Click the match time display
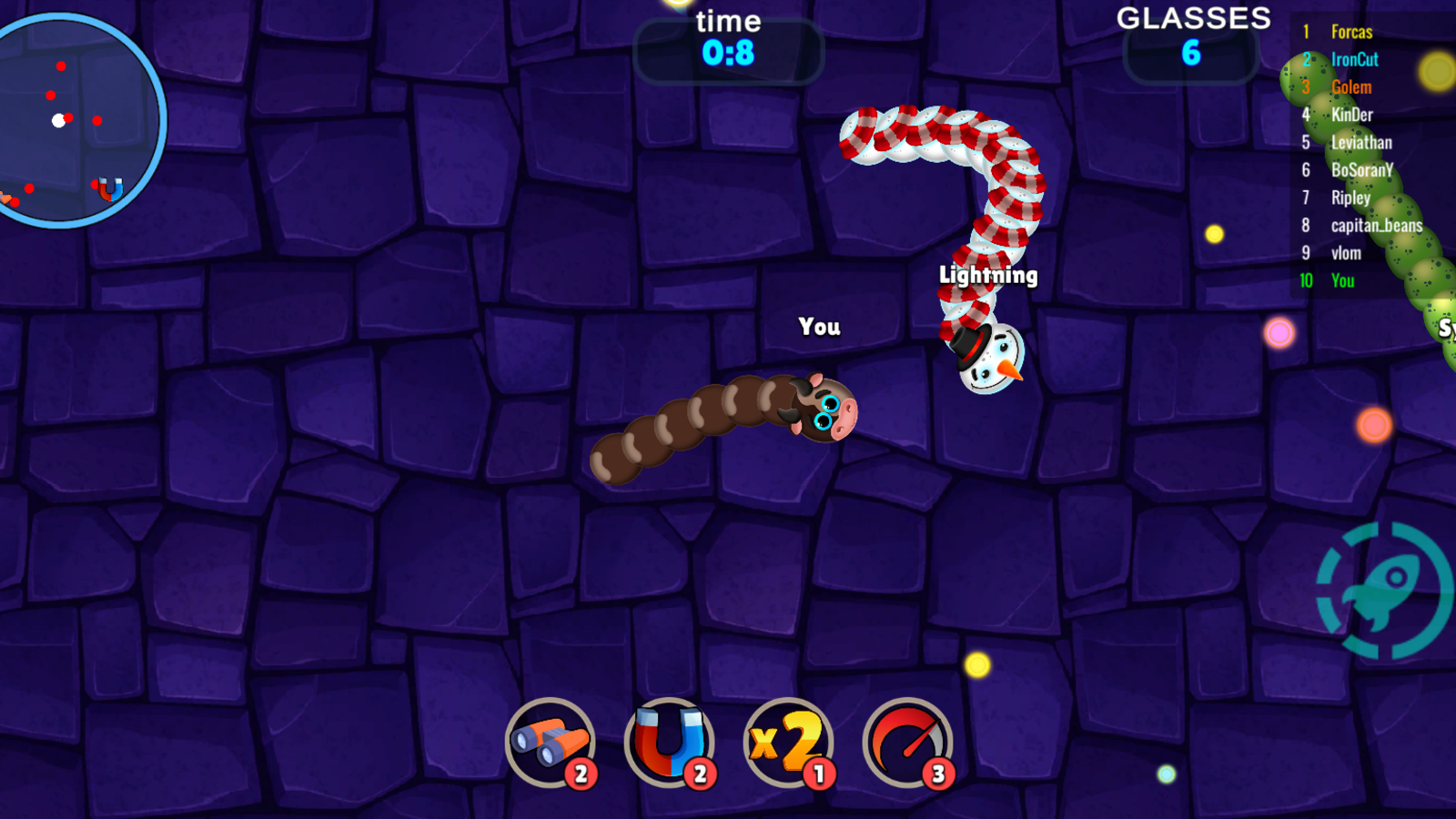Viewport: 1456px width, 819px height. point(726,36)
